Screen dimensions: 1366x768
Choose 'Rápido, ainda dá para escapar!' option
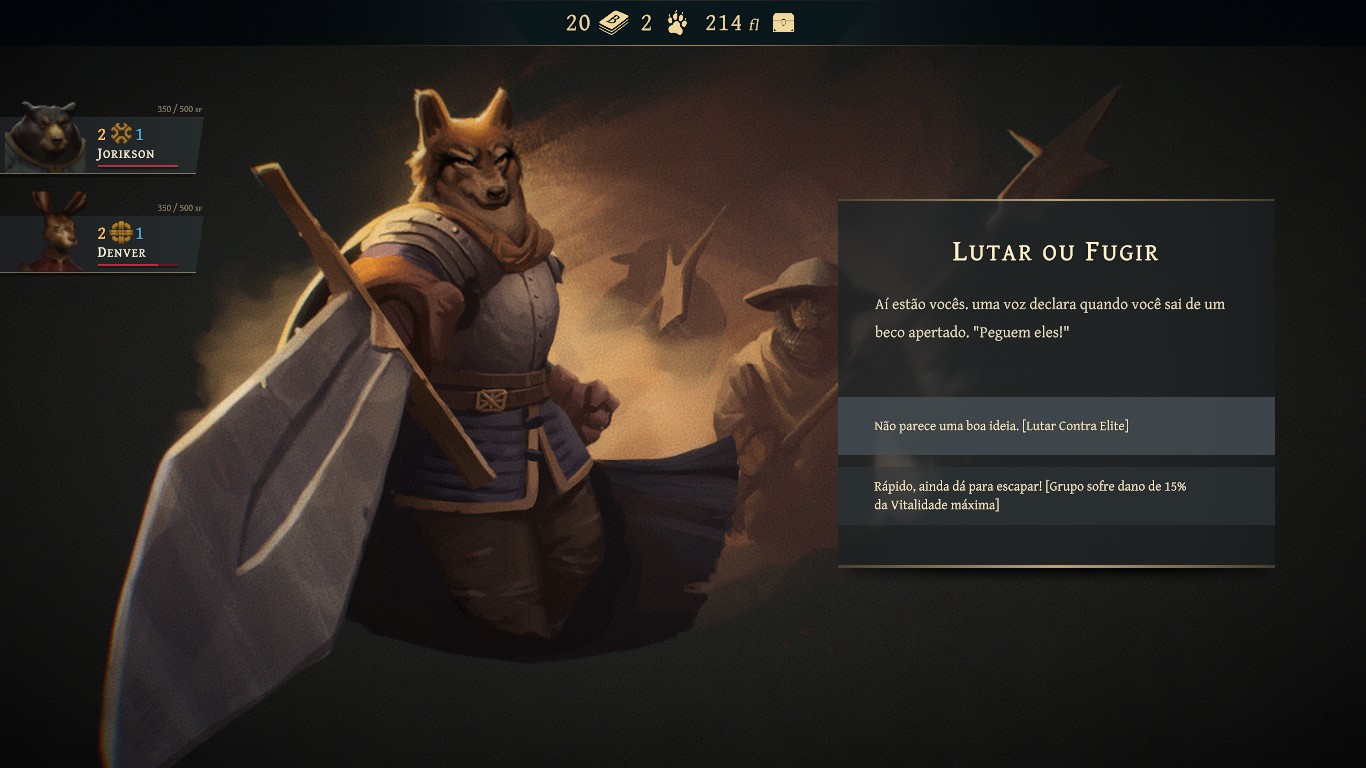(x=1056, y=495)
